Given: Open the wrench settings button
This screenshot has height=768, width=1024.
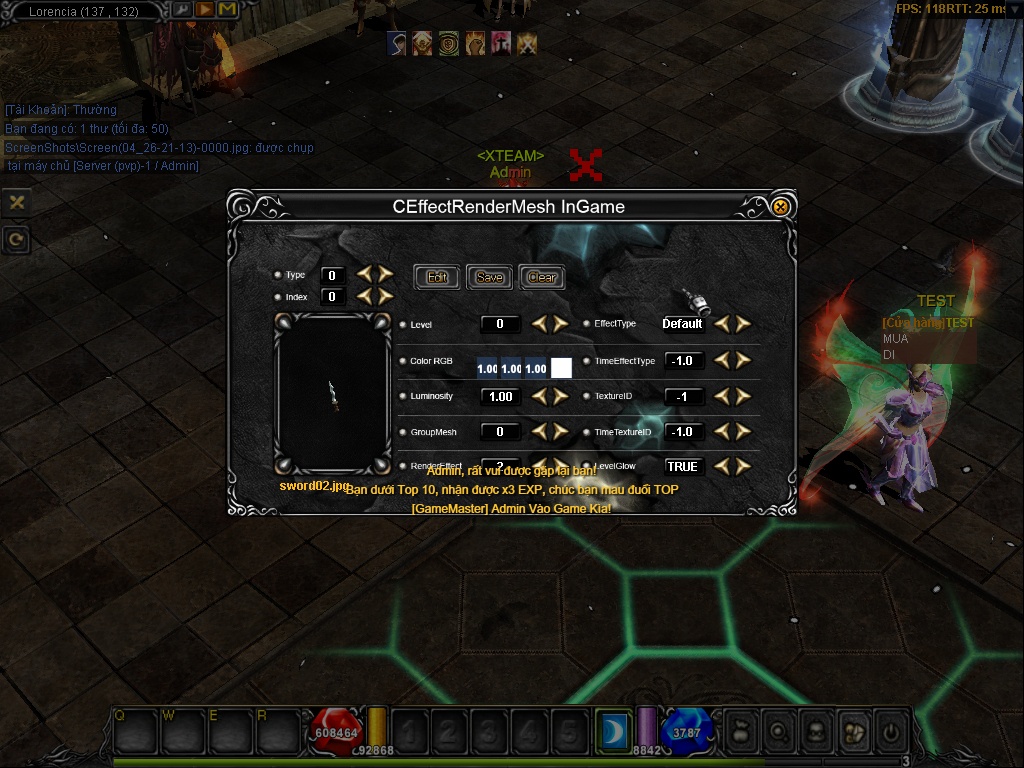Looking at the screenshot, I should (182, 11).
